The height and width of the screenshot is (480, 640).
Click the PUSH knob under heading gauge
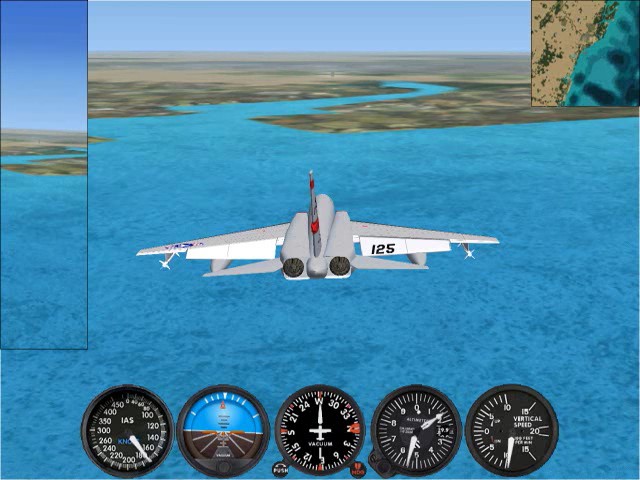click(280, 468)
